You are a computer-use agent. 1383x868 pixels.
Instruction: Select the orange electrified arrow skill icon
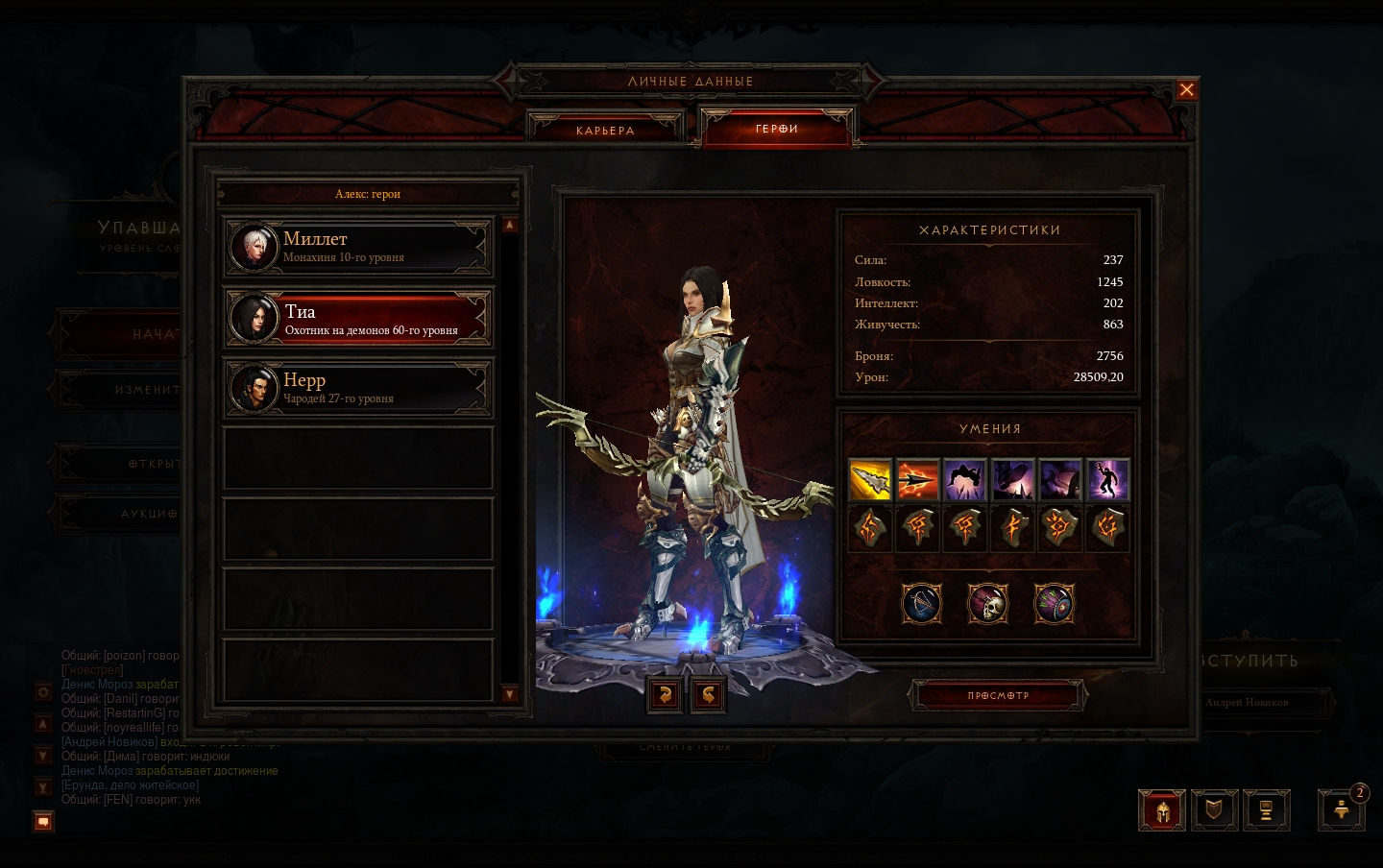click(x=917, y=479)
